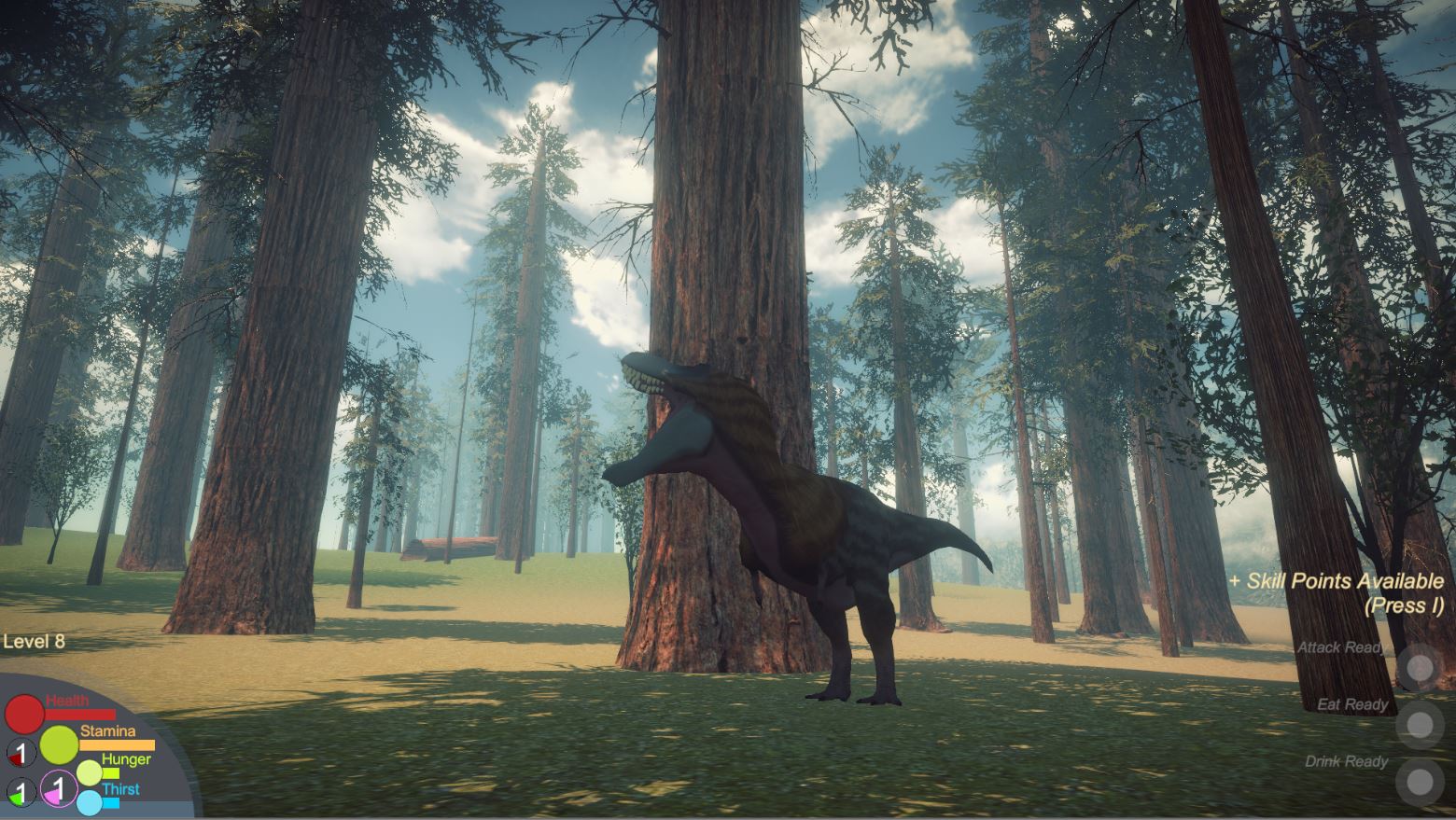Viewport: 1456px width, 820px height.
Task: Select the Health label on the HUD
Action: (x=67, y=700)
